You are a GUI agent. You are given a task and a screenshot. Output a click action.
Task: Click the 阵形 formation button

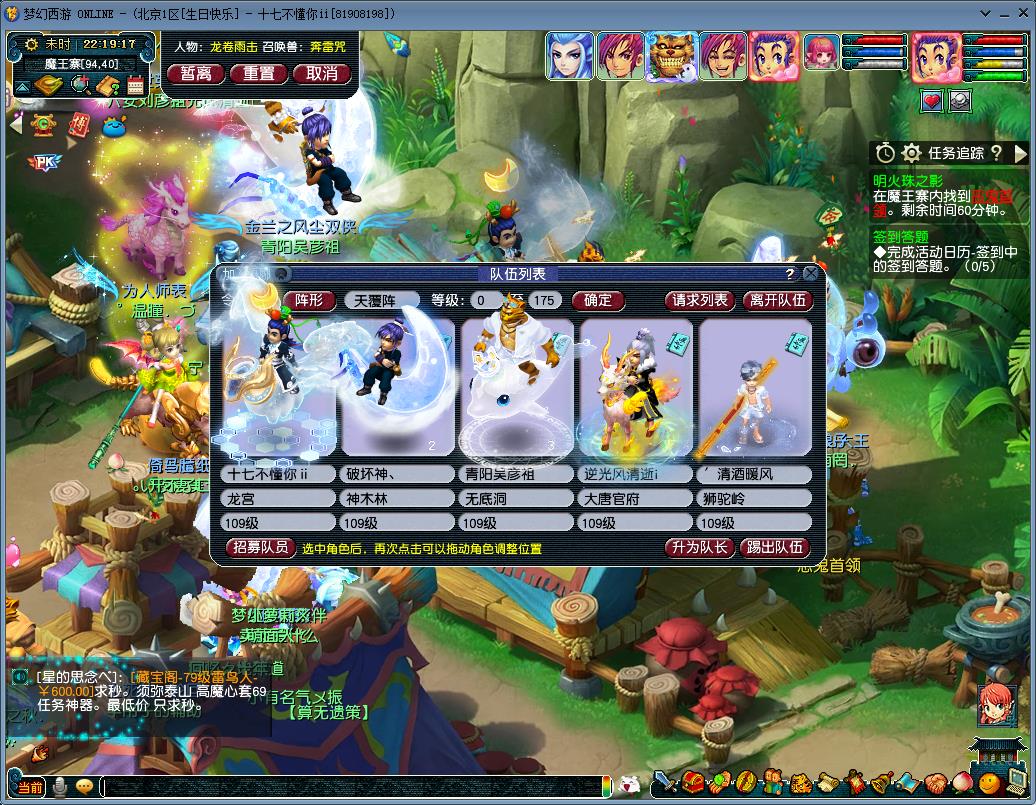click(309, 300)
